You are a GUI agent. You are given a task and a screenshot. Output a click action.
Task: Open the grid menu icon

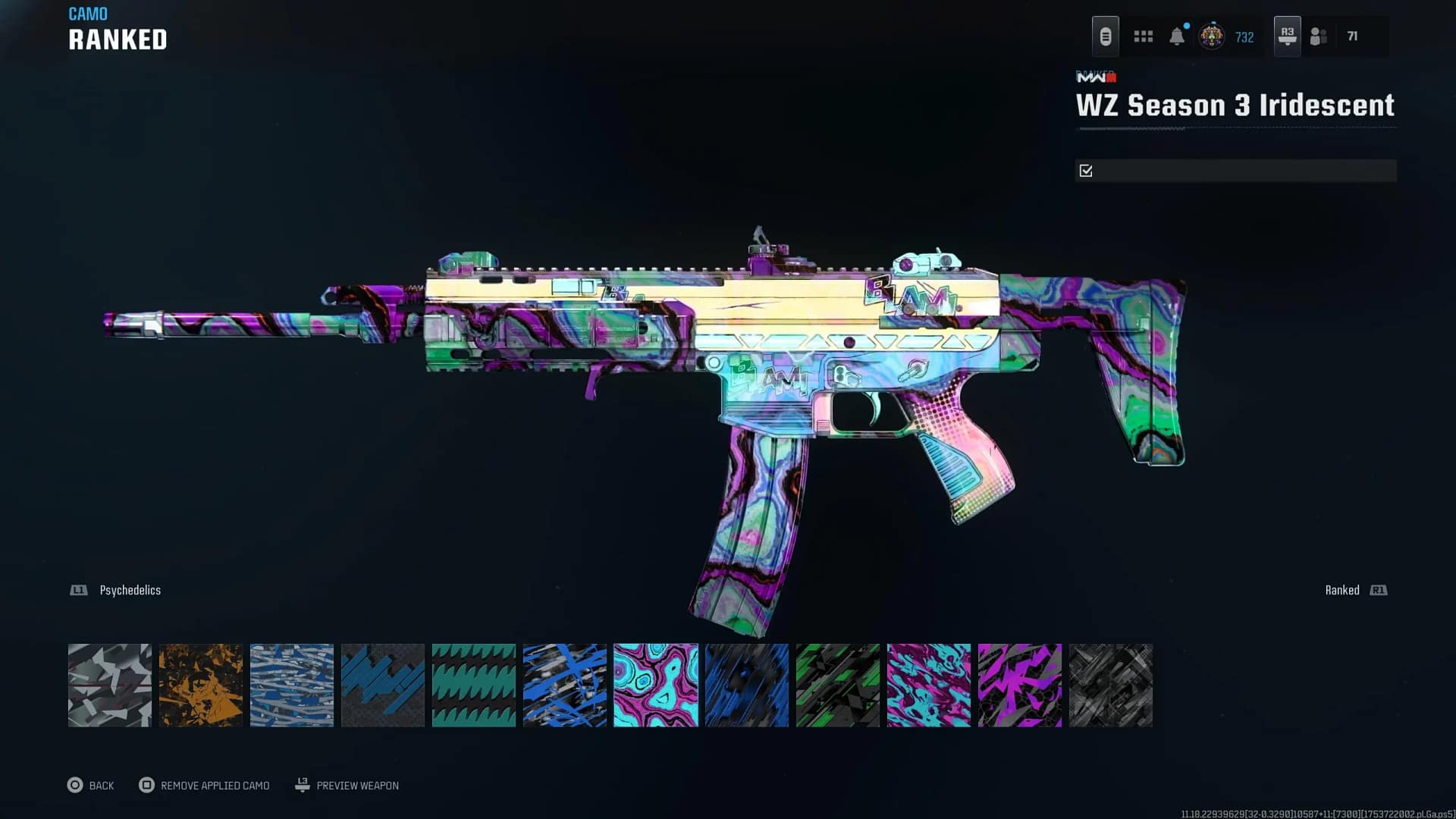tap(1143, 36)
